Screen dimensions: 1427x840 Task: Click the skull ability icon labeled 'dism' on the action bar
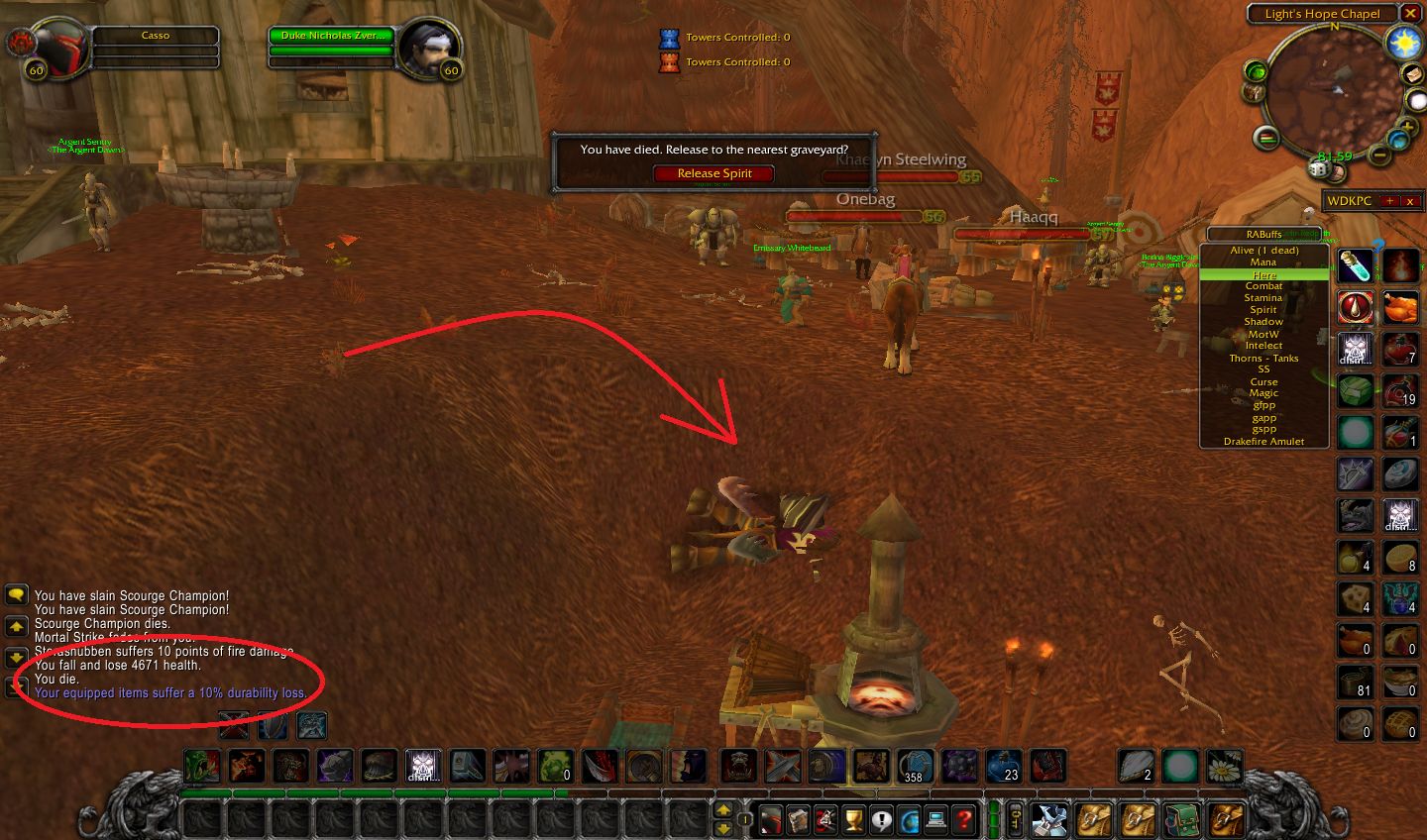[x=426, y=765]
